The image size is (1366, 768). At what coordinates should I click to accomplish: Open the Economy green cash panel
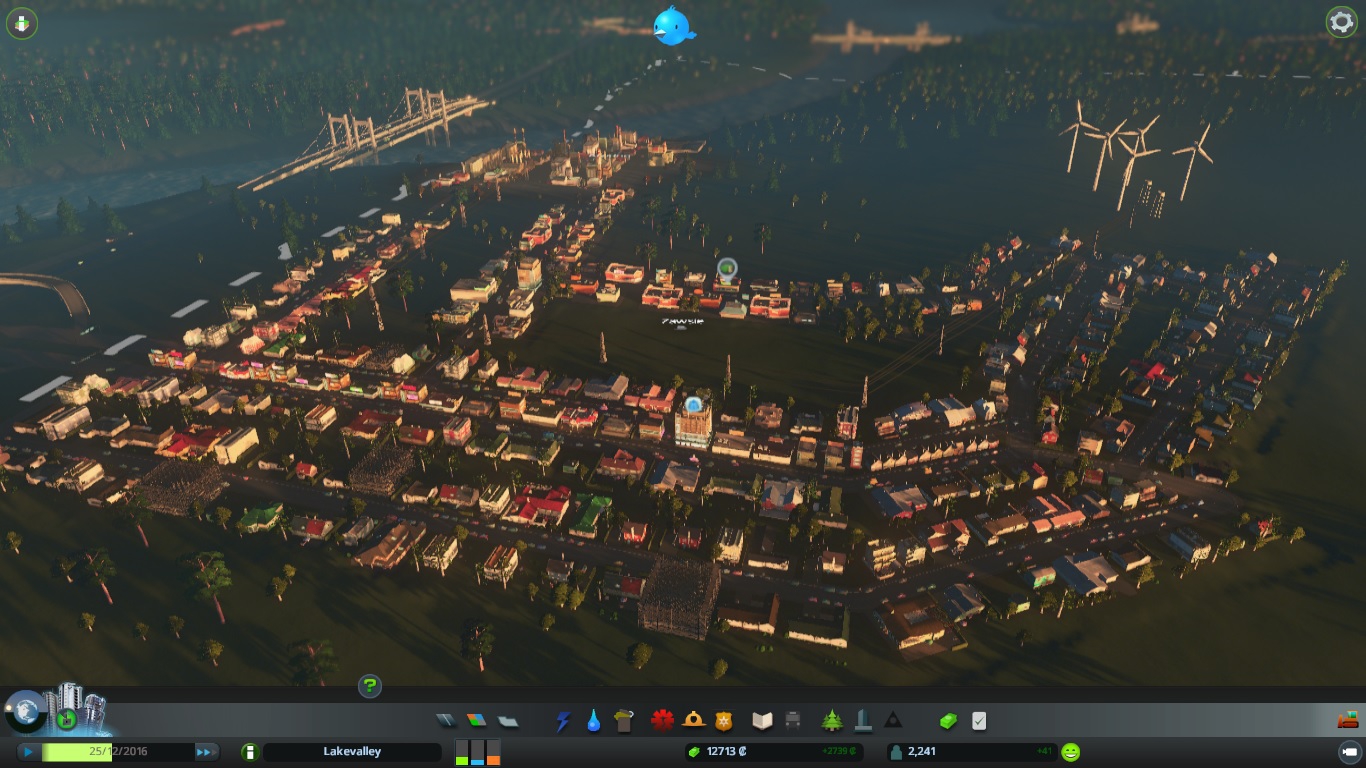click(x=948, y=720)
